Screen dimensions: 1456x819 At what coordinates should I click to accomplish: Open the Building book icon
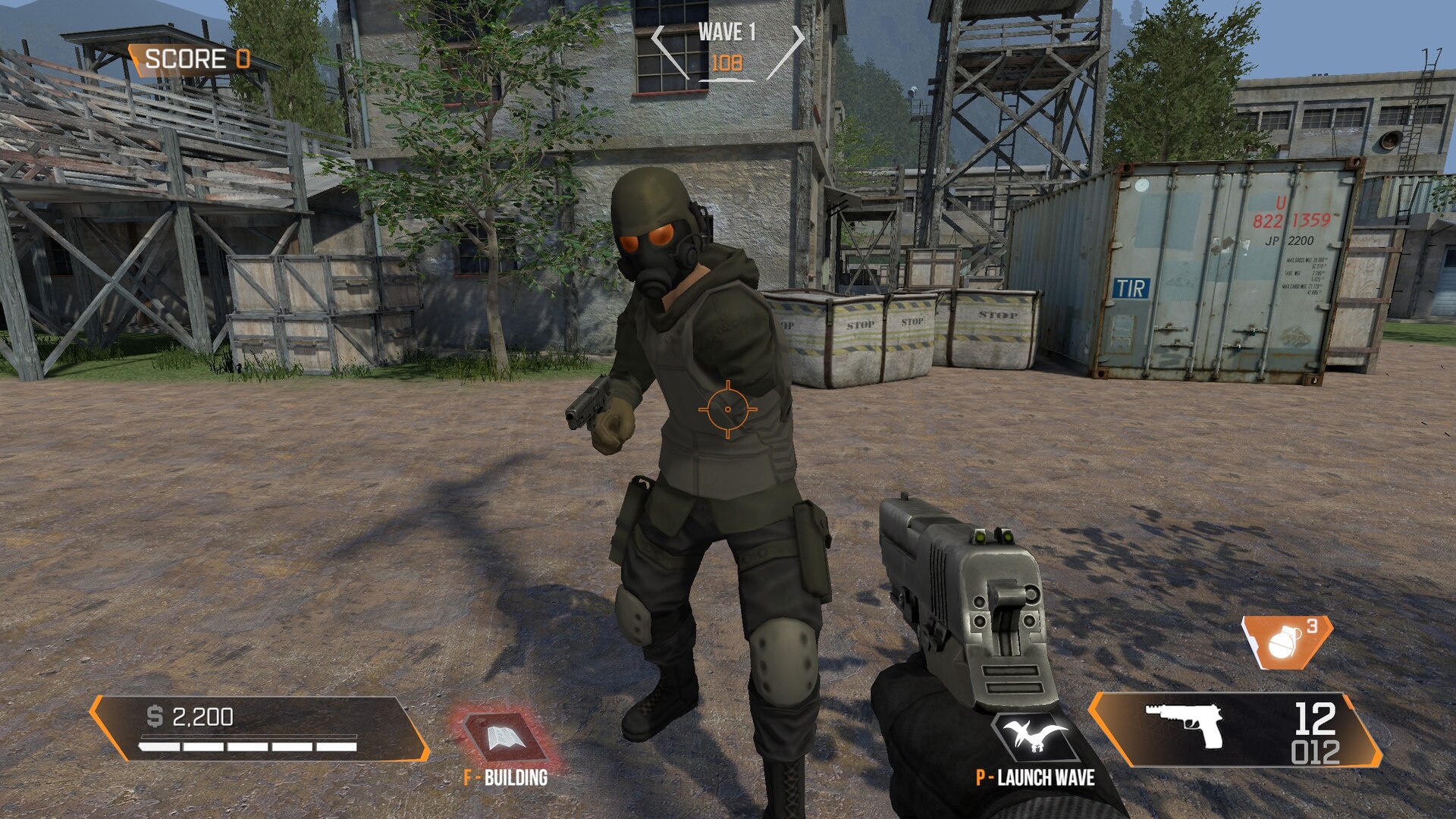[x=503, y=736]
